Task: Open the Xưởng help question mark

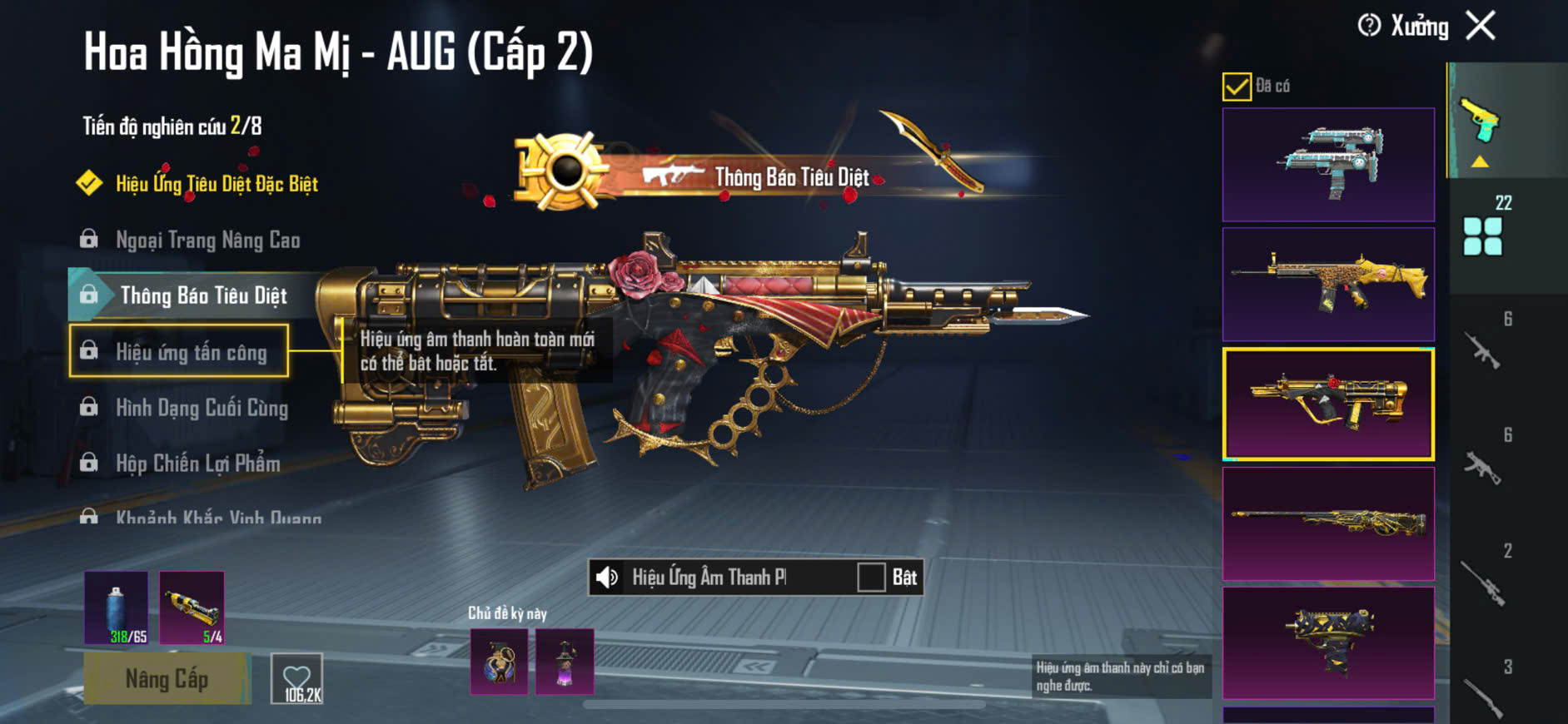Action: [1368, 26]
